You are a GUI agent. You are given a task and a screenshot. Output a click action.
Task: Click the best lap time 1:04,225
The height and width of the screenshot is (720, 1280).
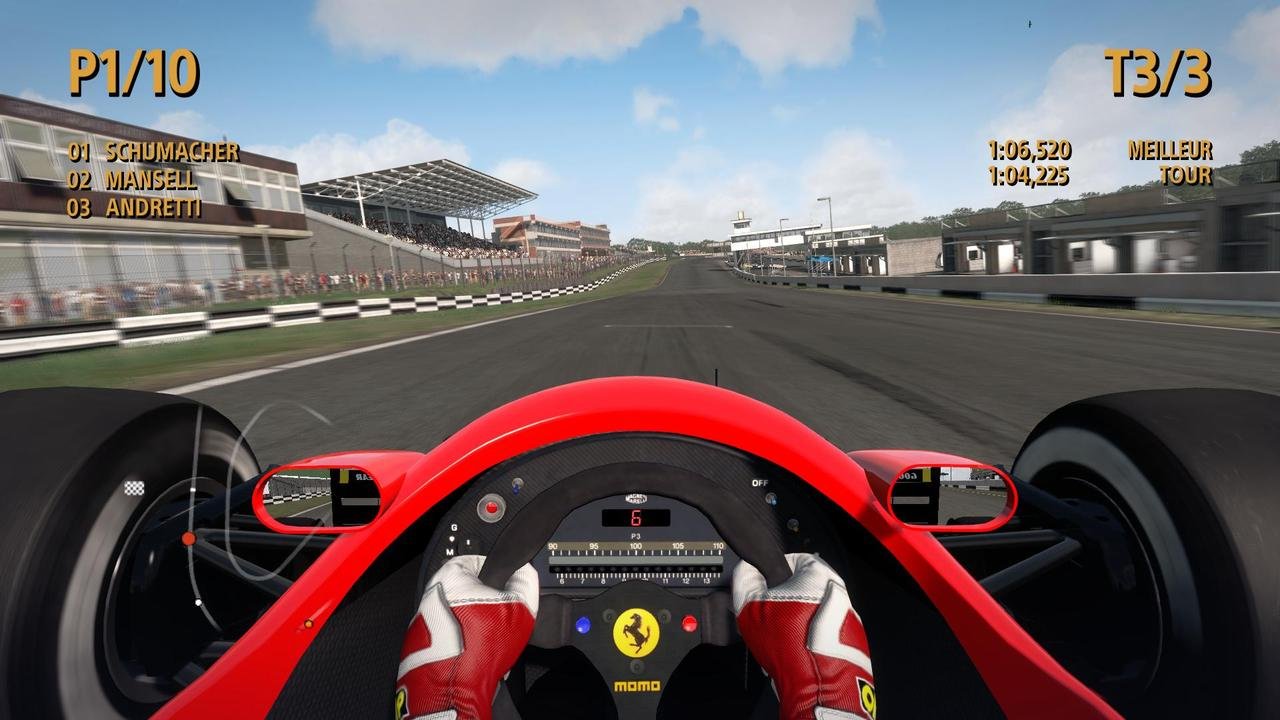(1028, 174)
